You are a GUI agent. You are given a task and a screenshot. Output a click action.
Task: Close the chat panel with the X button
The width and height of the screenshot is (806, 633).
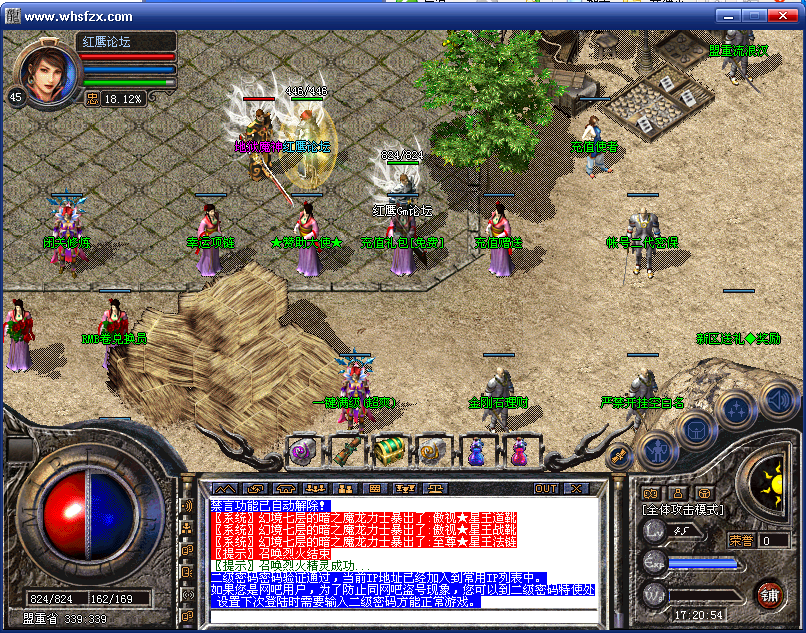(x=576, y=489)
